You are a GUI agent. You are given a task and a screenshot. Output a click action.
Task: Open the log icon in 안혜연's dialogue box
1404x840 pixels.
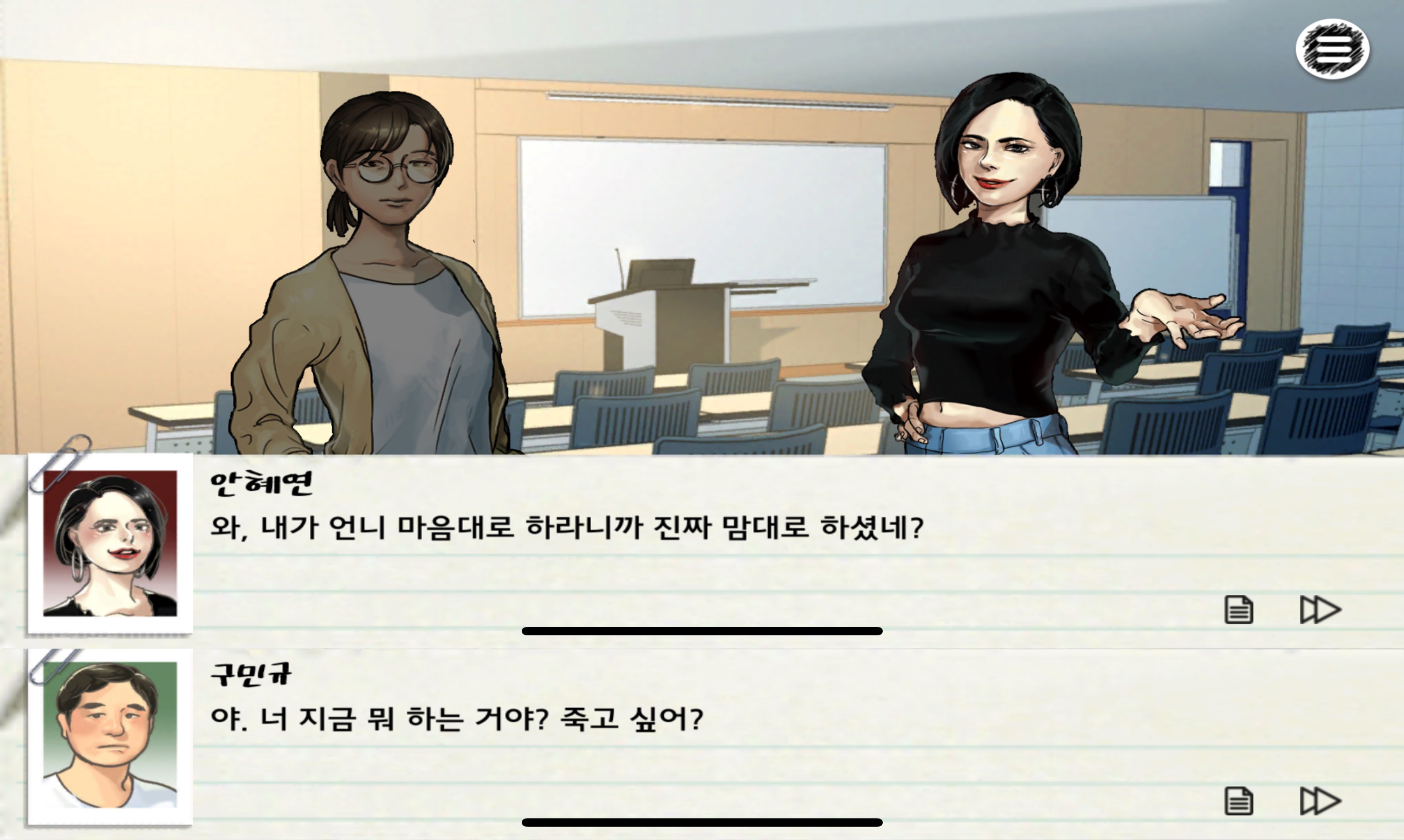point(1238,610)
